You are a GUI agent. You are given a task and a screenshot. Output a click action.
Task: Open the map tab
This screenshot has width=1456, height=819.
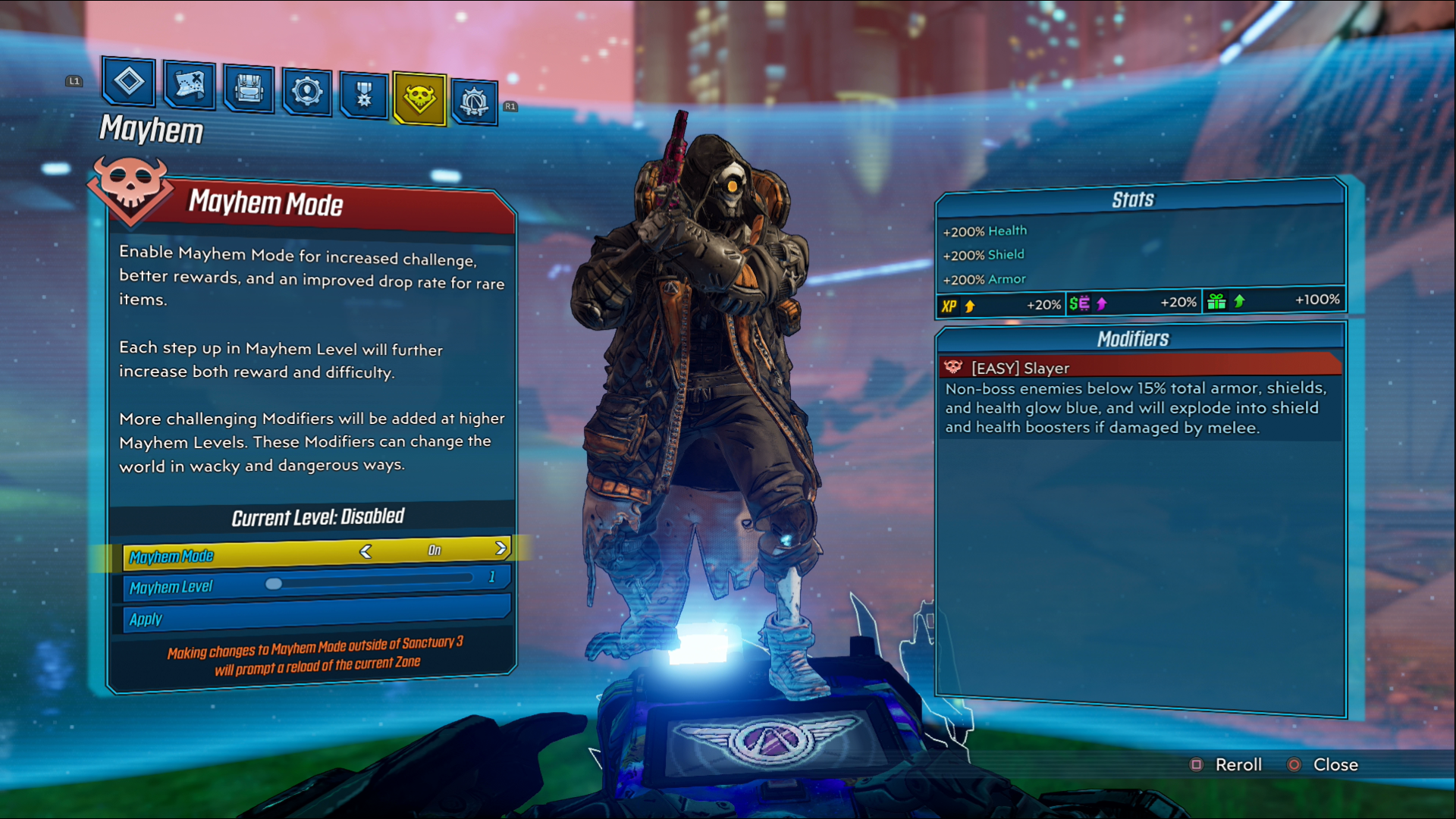click(189, 85)
